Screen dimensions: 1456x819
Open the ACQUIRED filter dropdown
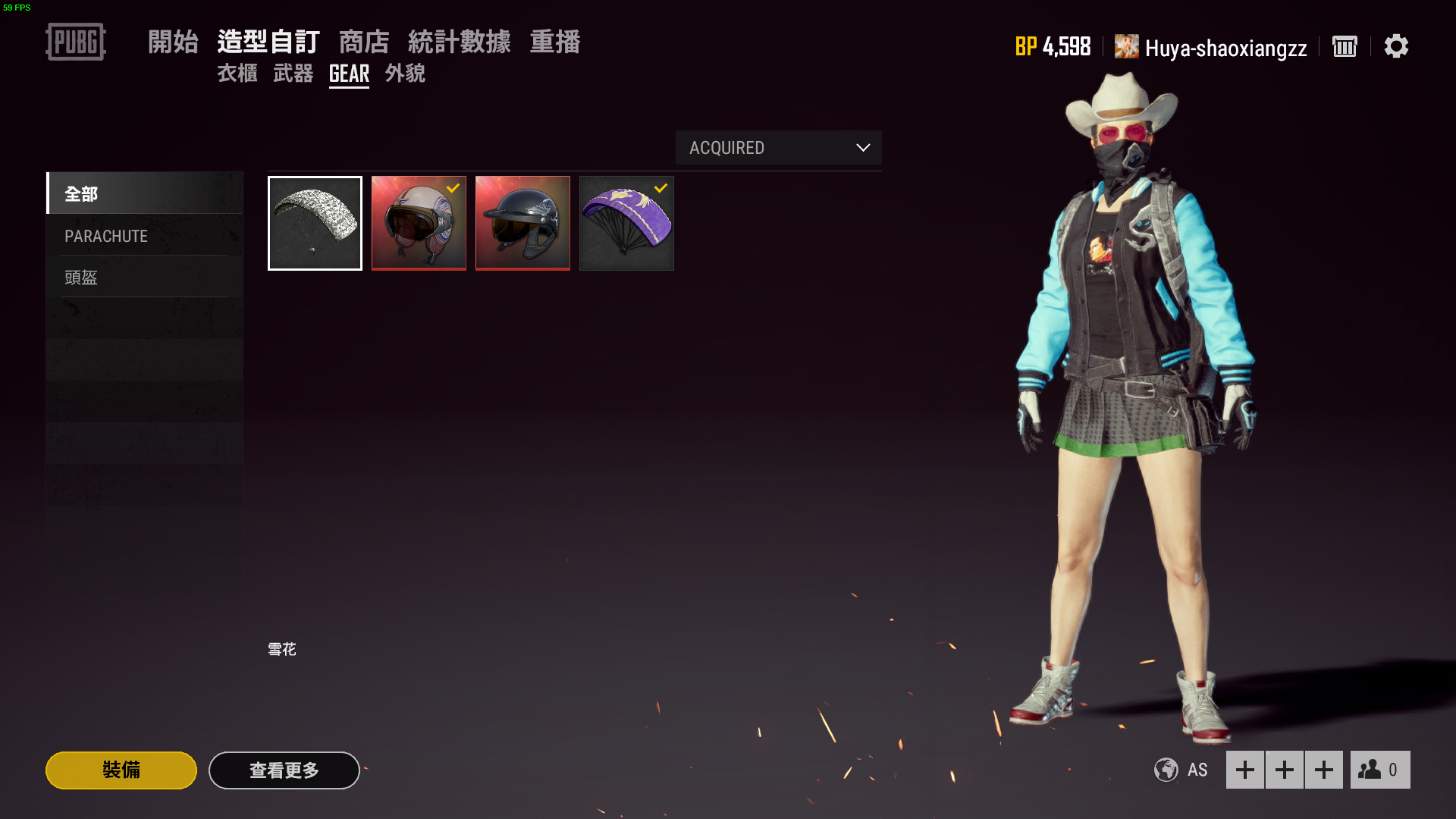(x=778, y=148)
